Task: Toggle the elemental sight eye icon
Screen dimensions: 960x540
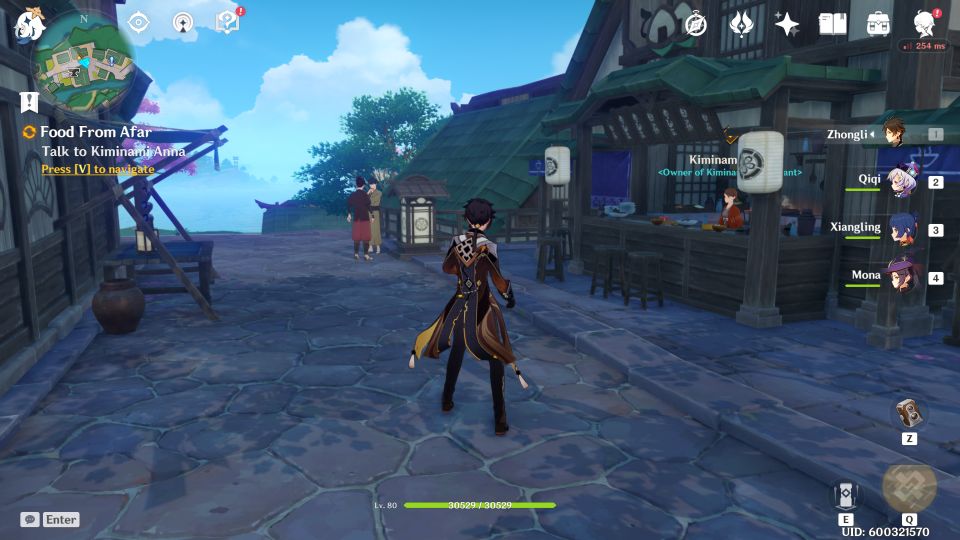Action: tap(138, 22)
